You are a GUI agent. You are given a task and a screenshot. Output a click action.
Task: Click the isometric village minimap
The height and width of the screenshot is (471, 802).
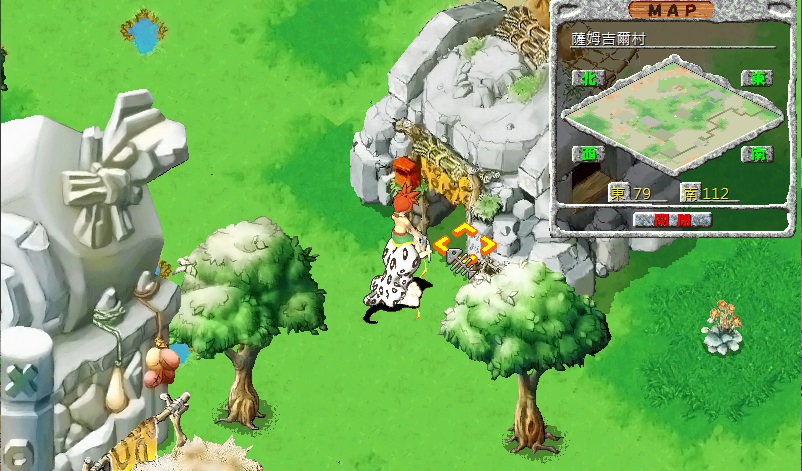pos(667,118)
